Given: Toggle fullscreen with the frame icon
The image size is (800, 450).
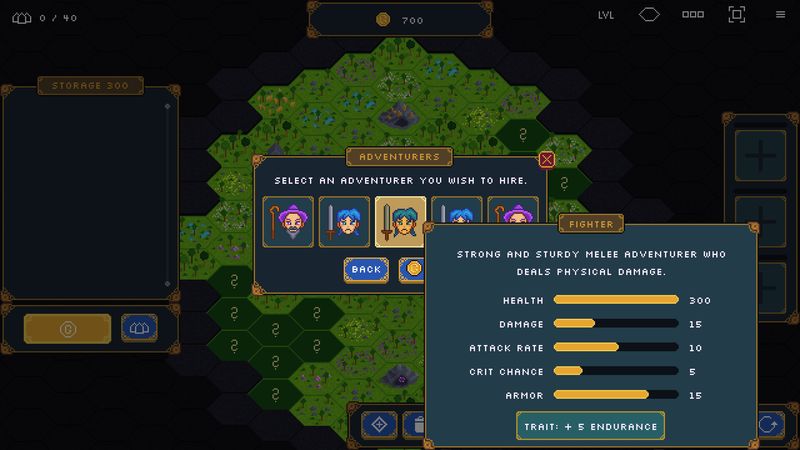Looking at the screenshot, I should click(x=737, y=15).
